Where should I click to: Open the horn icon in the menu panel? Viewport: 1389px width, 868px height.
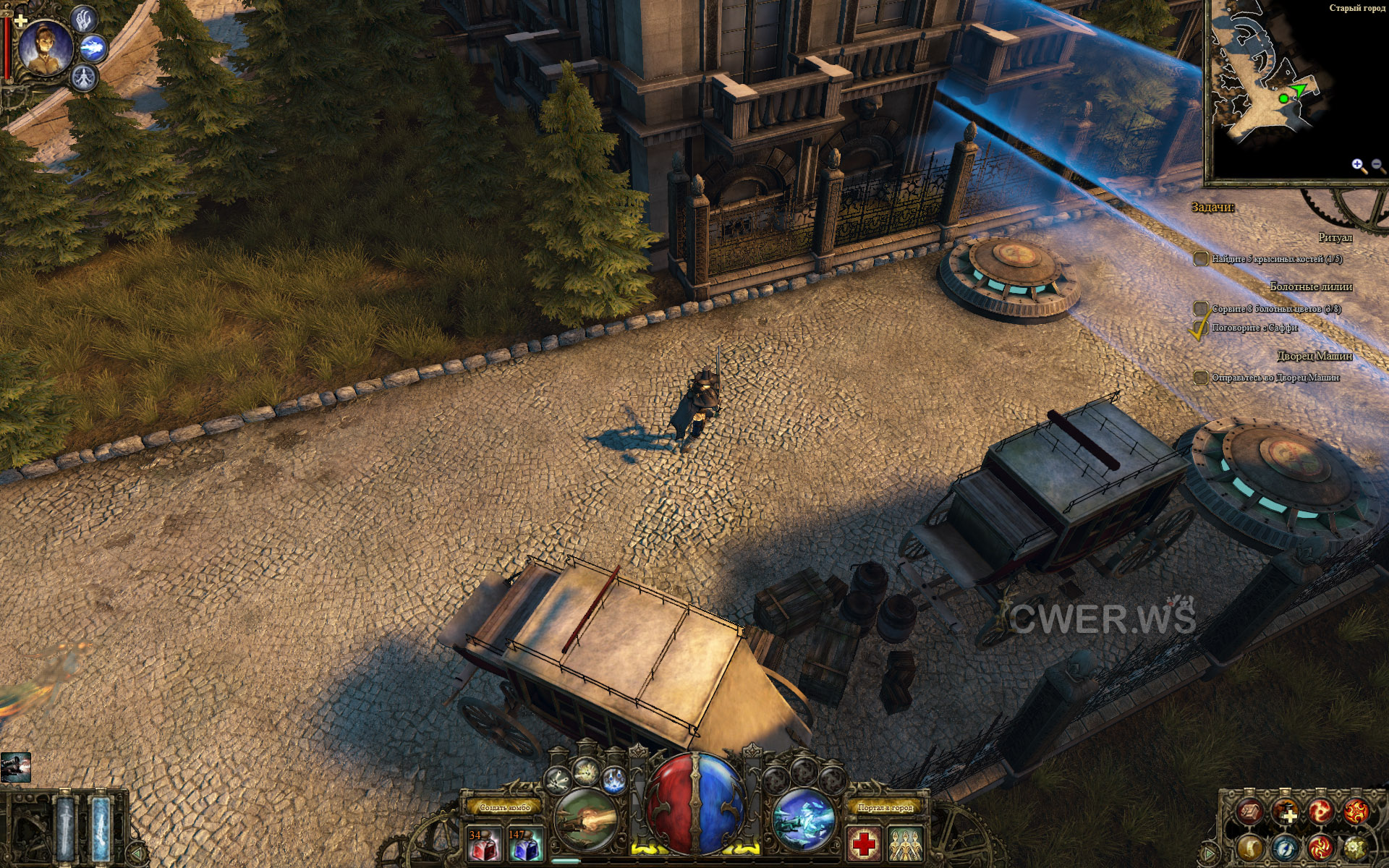[1250, 847]
